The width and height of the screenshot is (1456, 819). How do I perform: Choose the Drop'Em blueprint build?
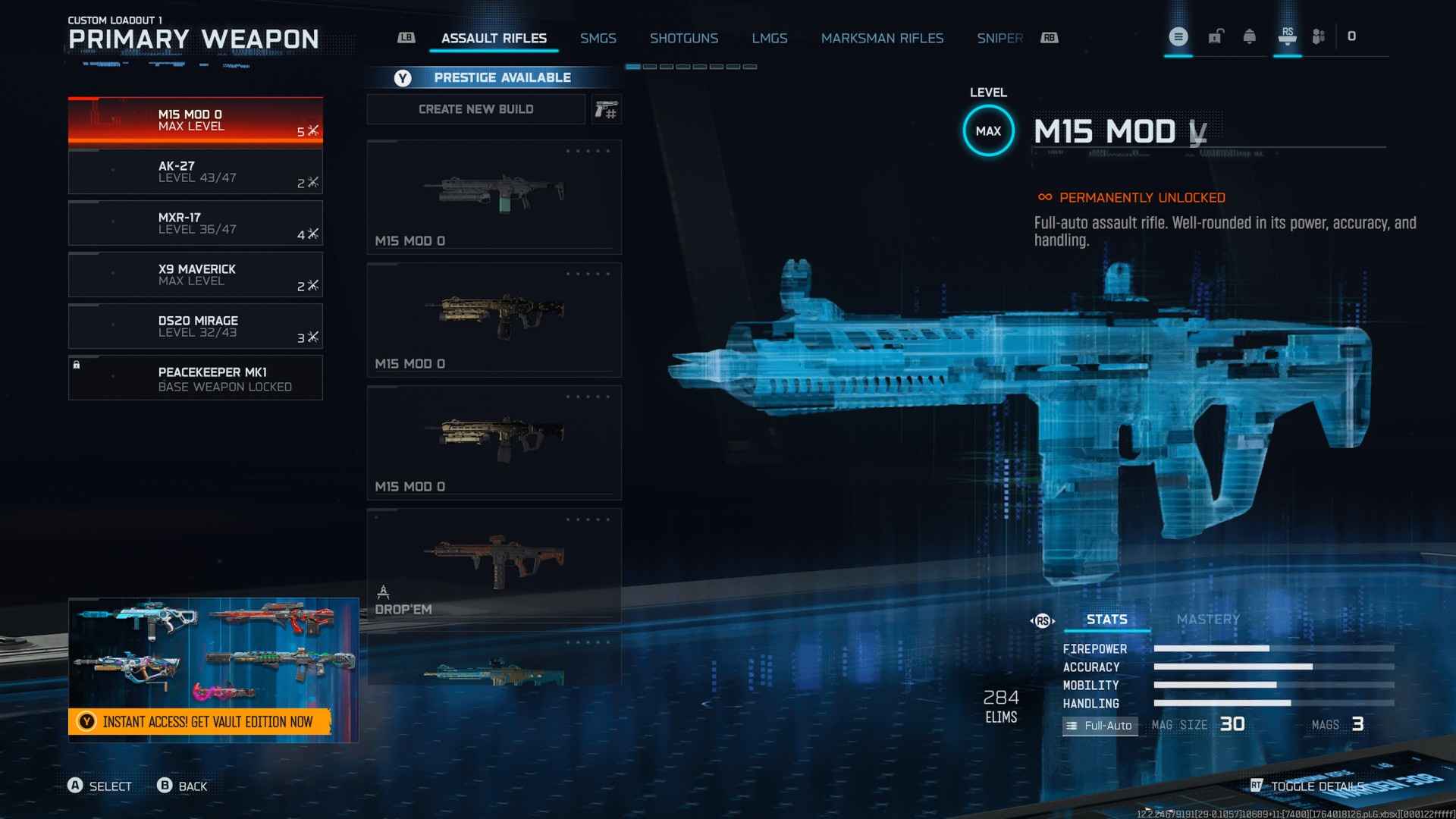(494, 566)
